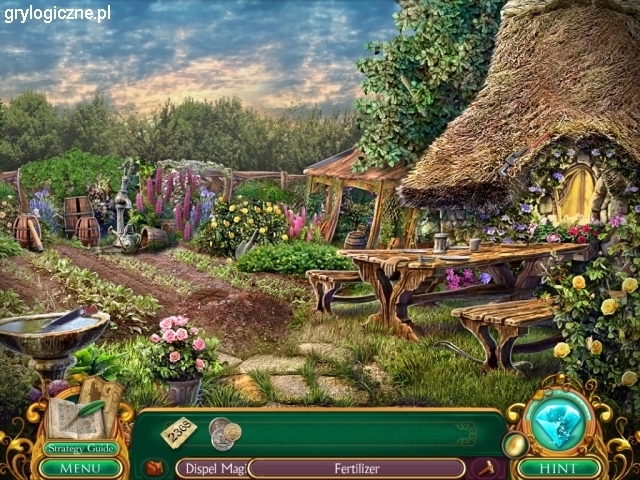Use the Hint button

pyautogui.click(x=559, y=467)
